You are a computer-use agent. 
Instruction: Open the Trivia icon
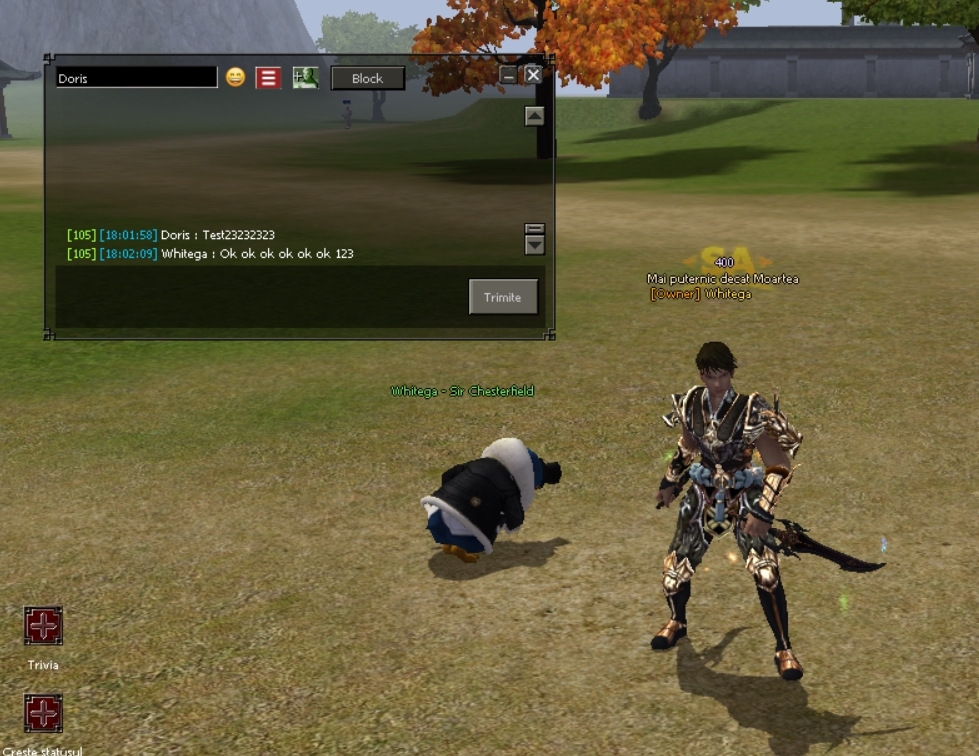43,626
